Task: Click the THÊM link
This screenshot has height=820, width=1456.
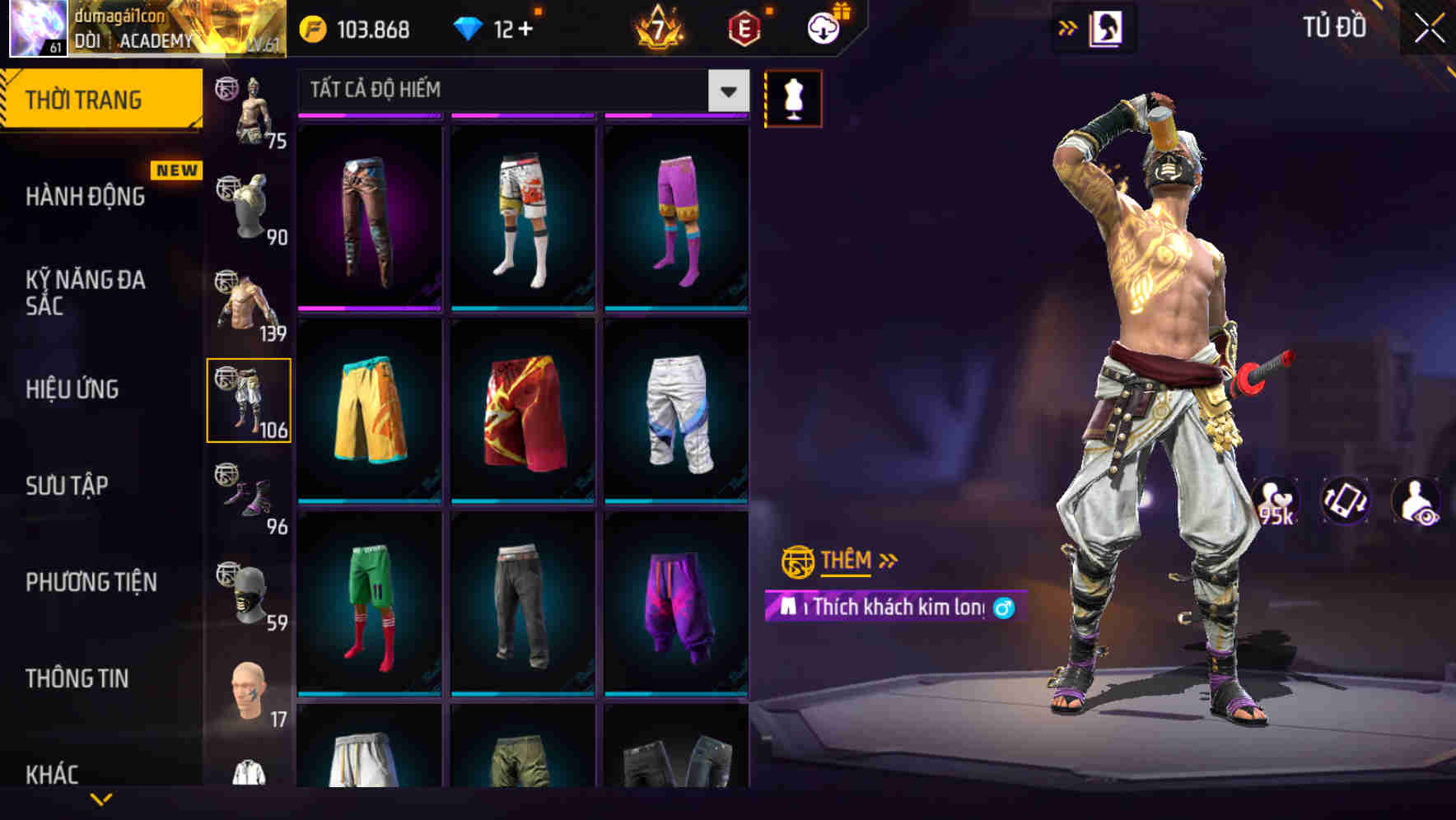Action: [847, 561]
